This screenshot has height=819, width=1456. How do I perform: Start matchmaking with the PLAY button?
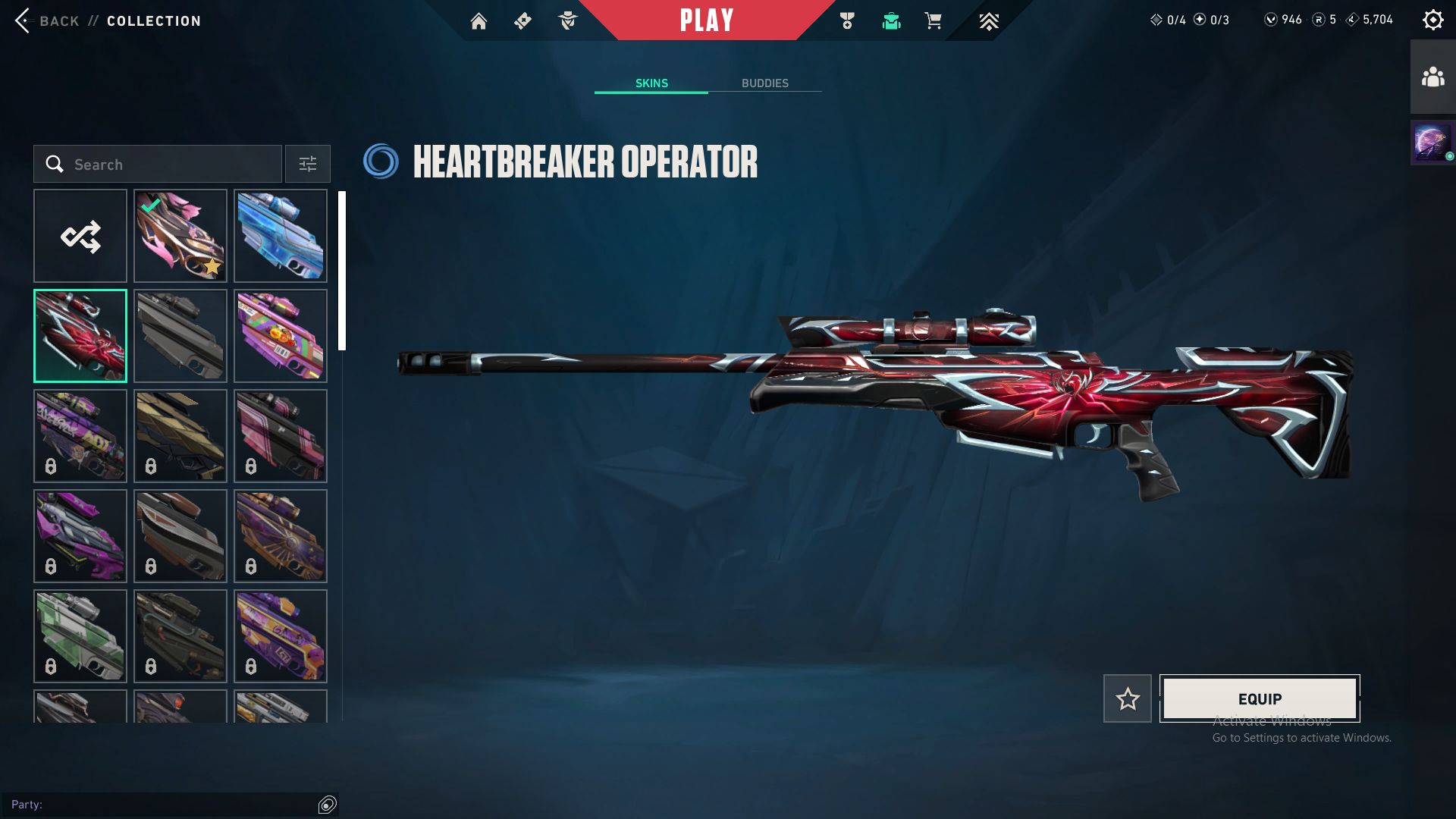click(x=706, y=20)
